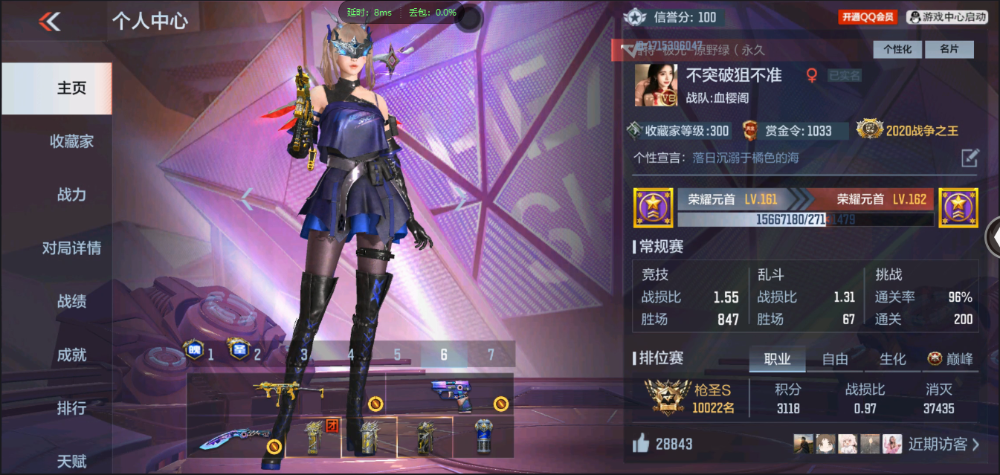The height and width of the screenshot is (475, 1000).
Task: Select the 生化 ranked tab
Action: point(892,359)
